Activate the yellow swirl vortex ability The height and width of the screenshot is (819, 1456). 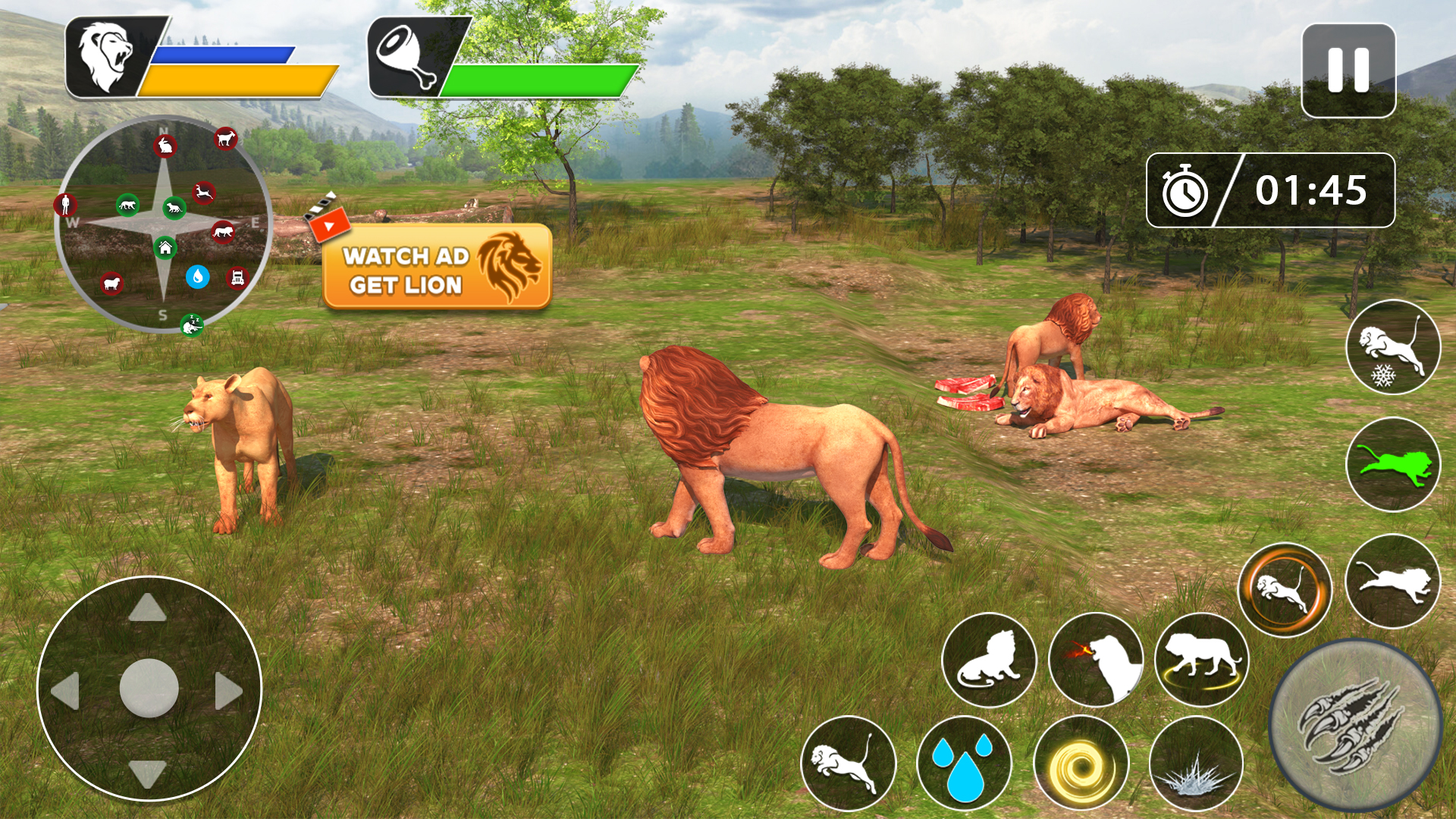(1081, 762)
